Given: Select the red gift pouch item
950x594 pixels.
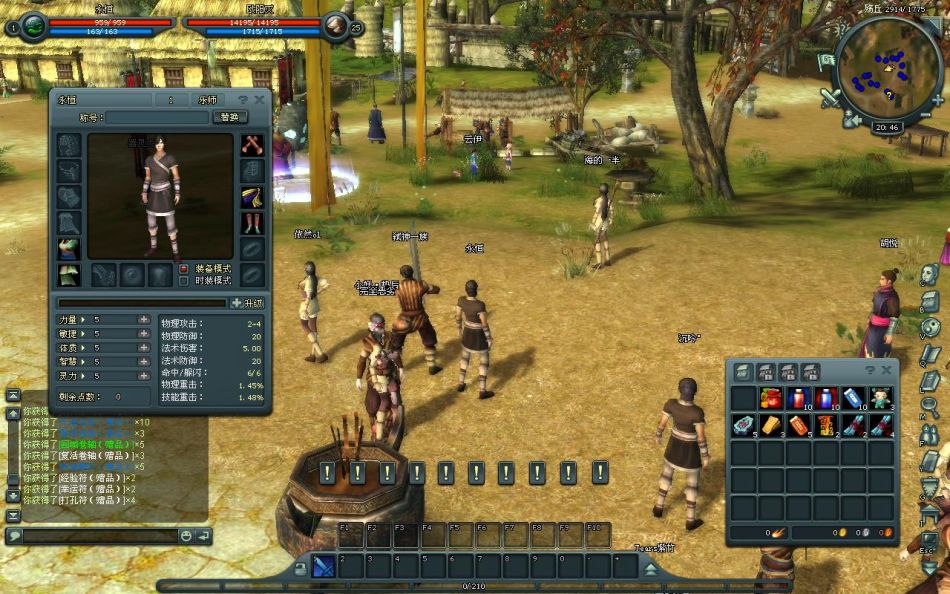Looking at the screenshot, I should pyautogui.click(x=770, y=398).
